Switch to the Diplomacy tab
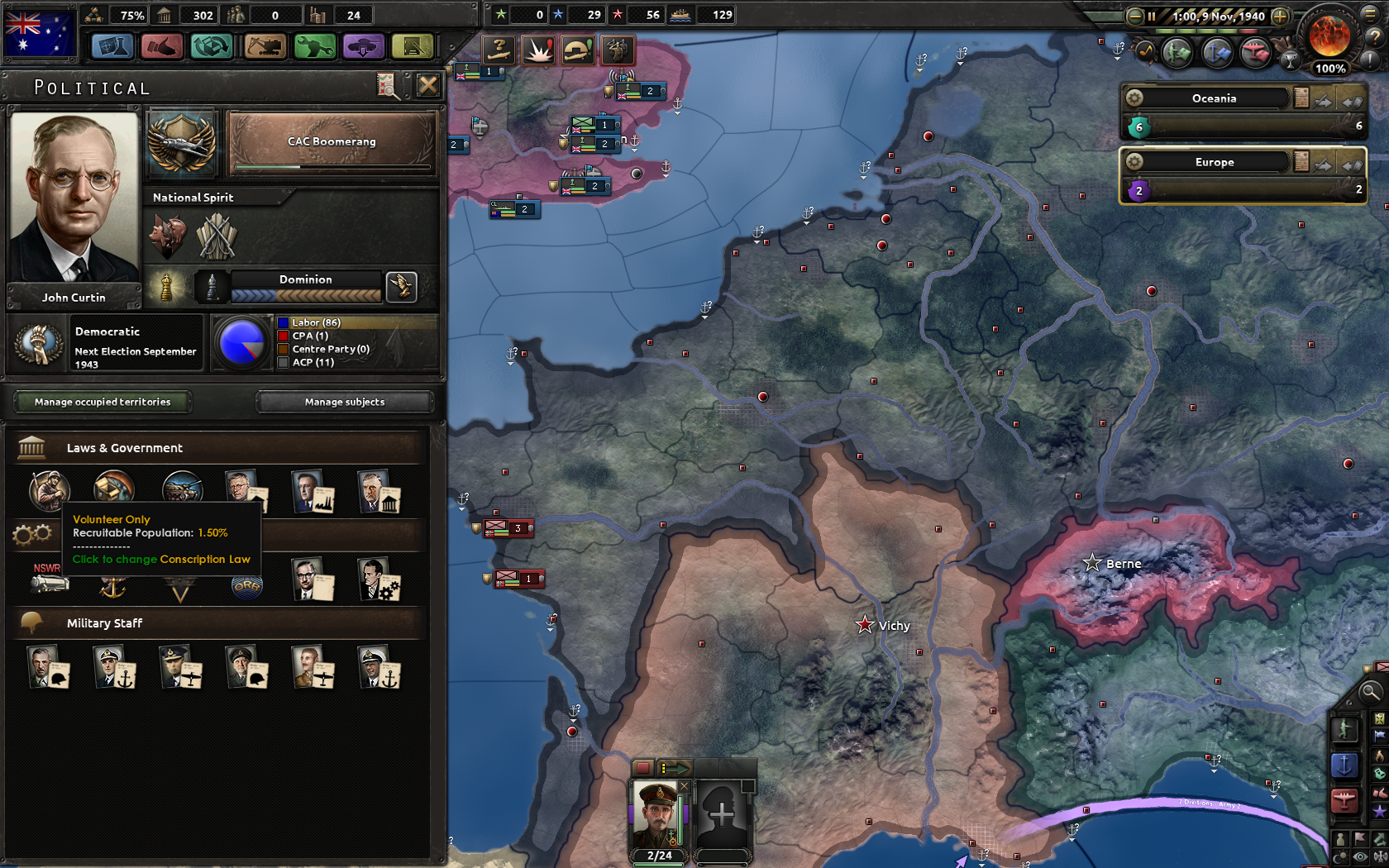 pyautogui.click(x=162, y=47)
